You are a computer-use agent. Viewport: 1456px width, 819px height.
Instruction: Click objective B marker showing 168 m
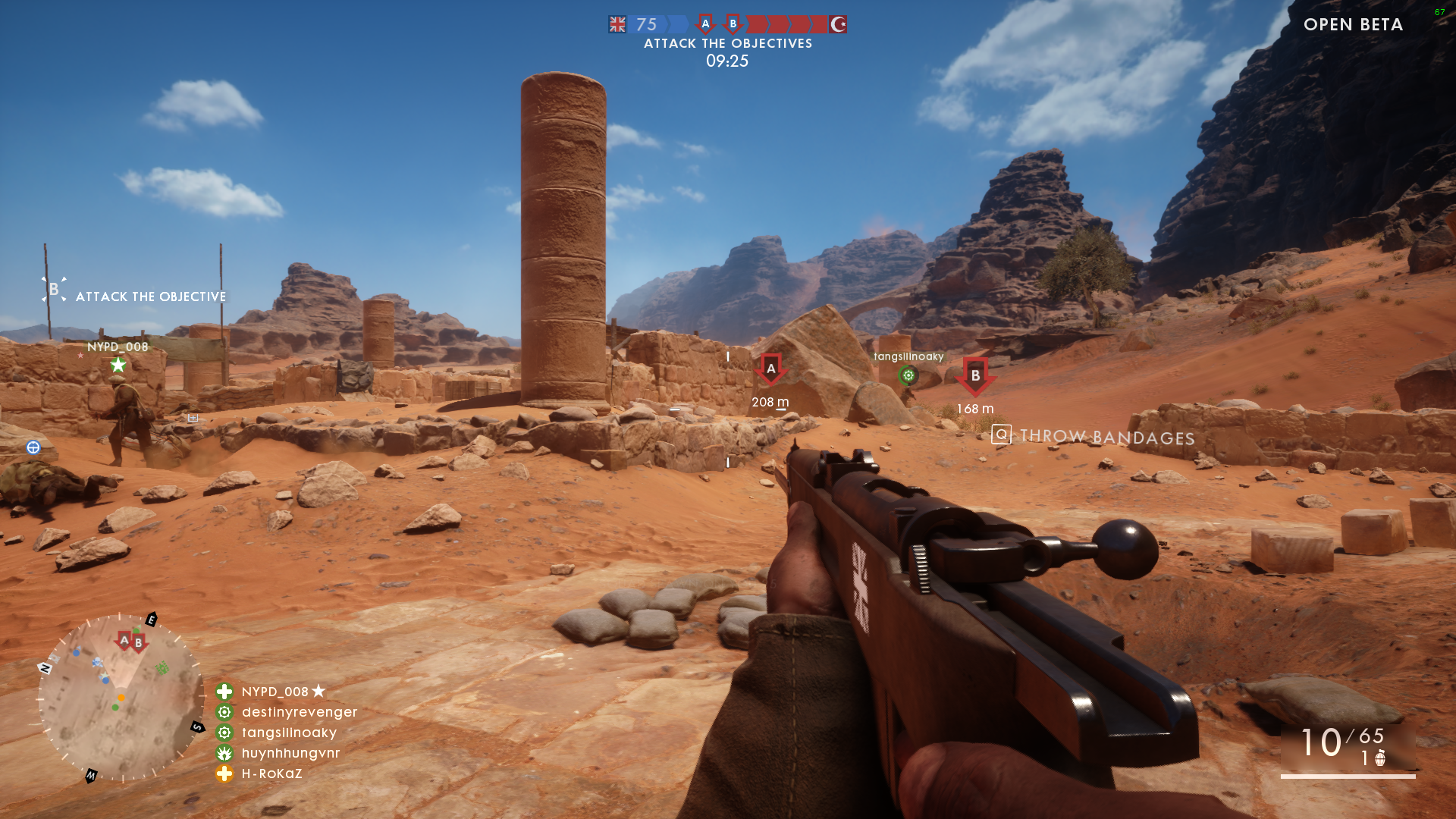point(975,376)
